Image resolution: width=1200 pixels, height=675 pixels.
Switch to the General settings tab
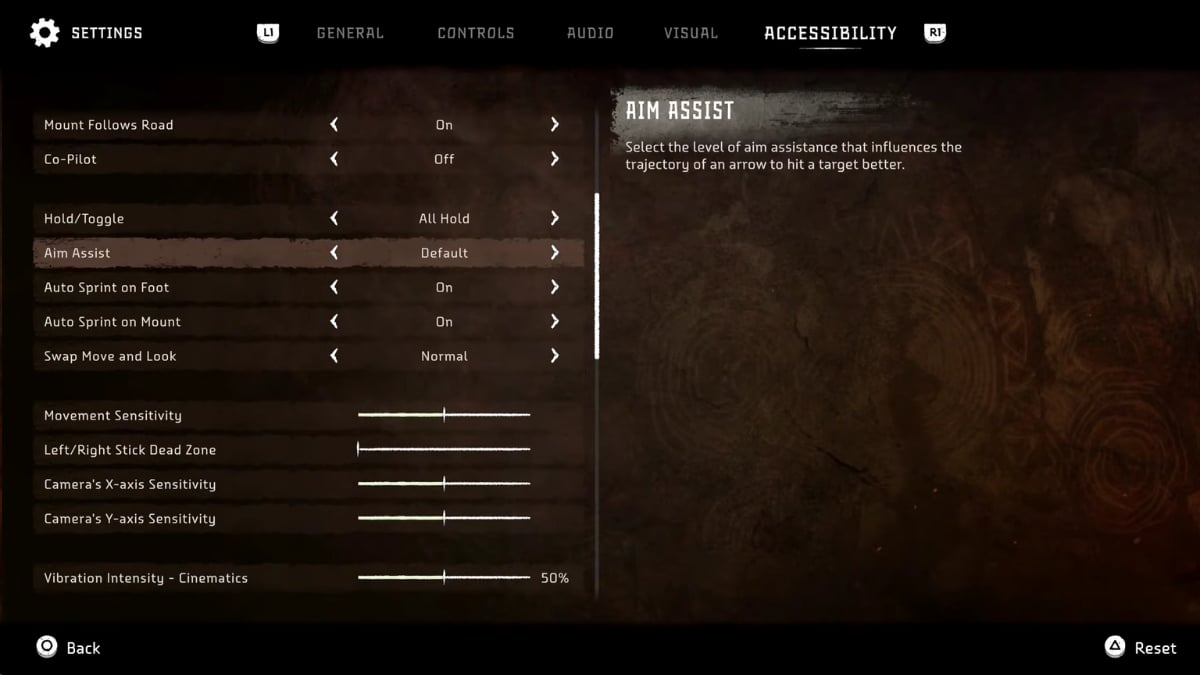pyautogui.click(x=349, y=33)
